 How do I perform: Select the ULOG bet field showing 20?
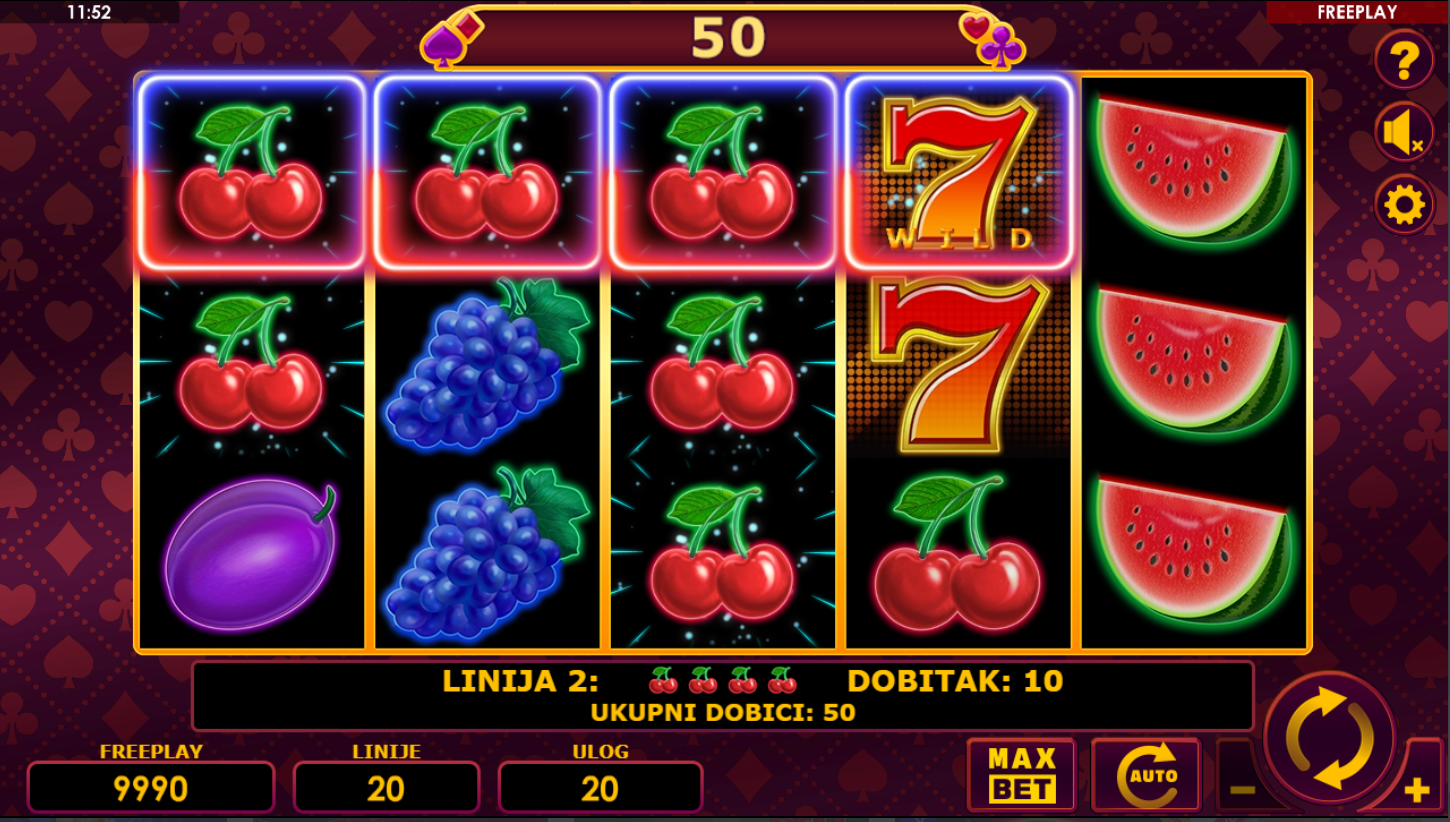click(600, 788)
